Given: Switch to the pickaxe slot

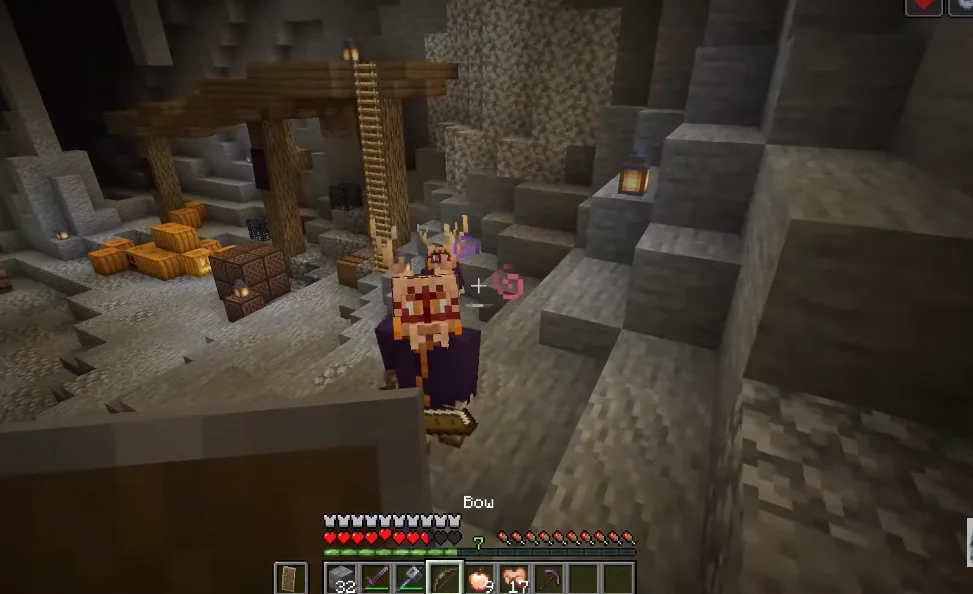Looking at the screenshot, I should coord(548,579).
